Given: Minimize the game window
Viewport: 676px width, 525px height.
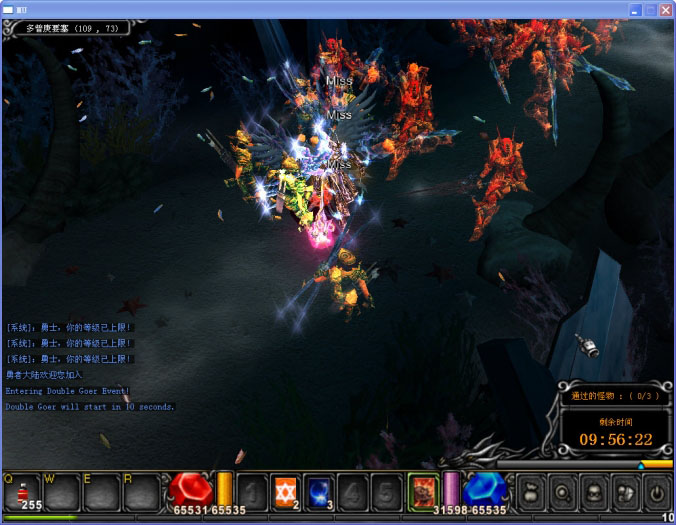Looking at the screenshot, I should pos(635,9).
